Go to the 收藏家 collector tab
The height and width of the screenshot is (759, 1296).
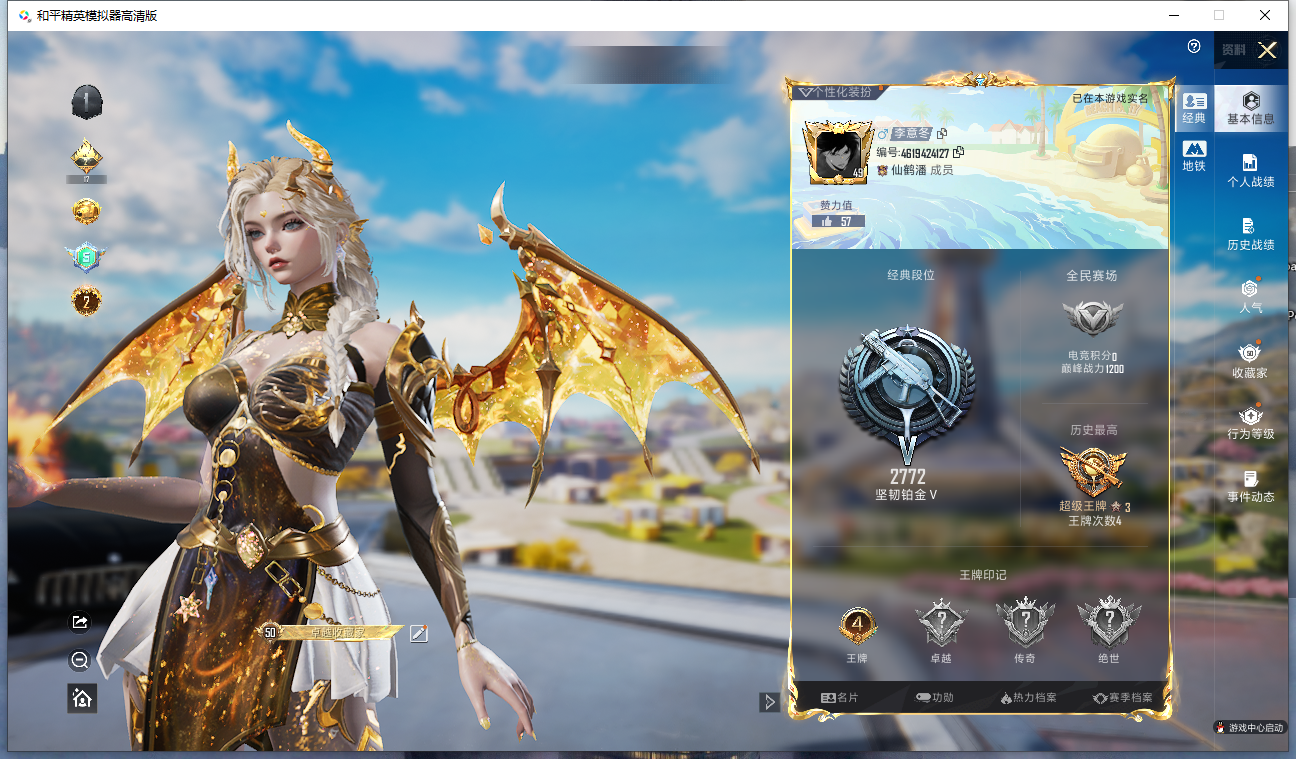(x=1250, y=360)
